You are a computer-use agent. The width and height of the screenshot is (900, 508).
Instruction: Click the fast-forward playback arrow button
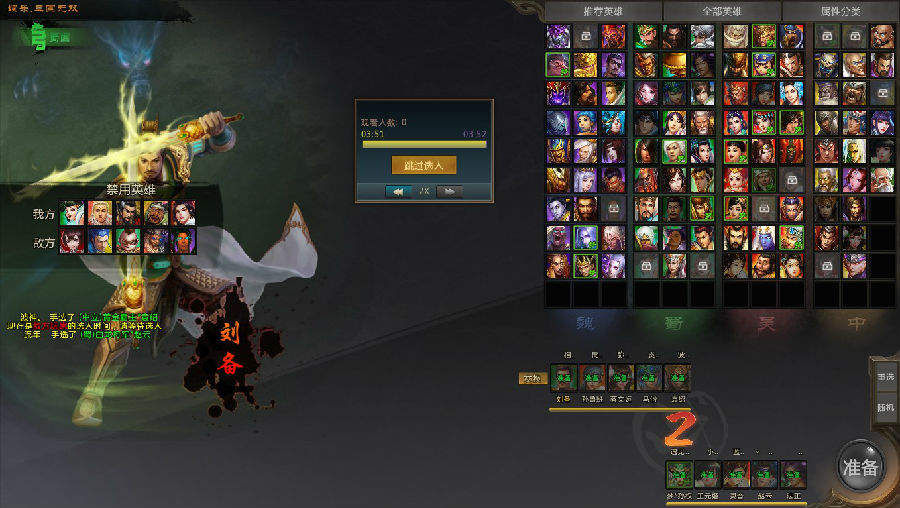[449, 191]
